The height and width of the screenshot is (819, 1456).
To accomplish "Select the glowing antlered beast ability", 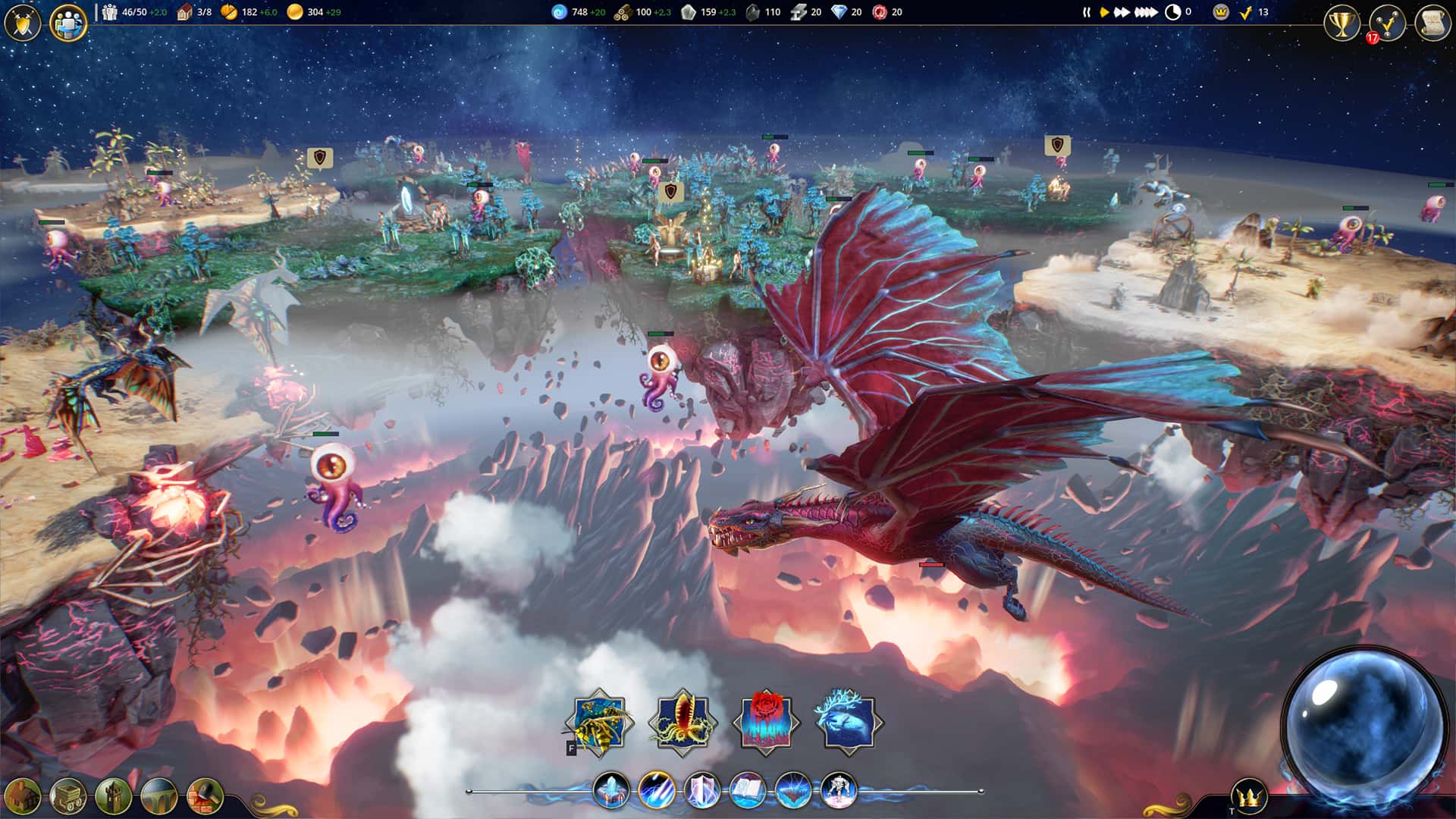I will 849,723.
